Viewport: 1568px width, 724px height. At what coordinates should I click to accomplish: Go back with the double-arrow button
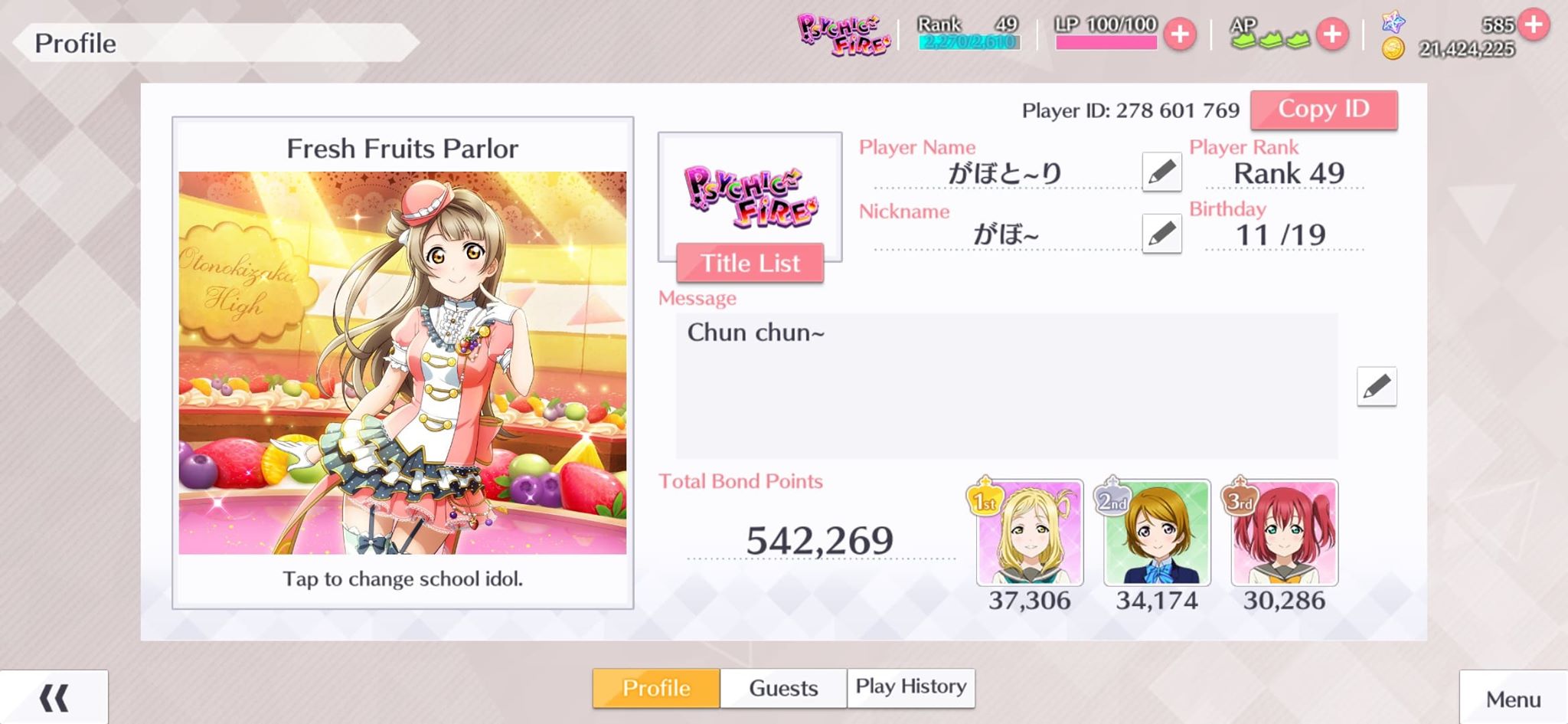pyautogui.click(x=54, y=697)
